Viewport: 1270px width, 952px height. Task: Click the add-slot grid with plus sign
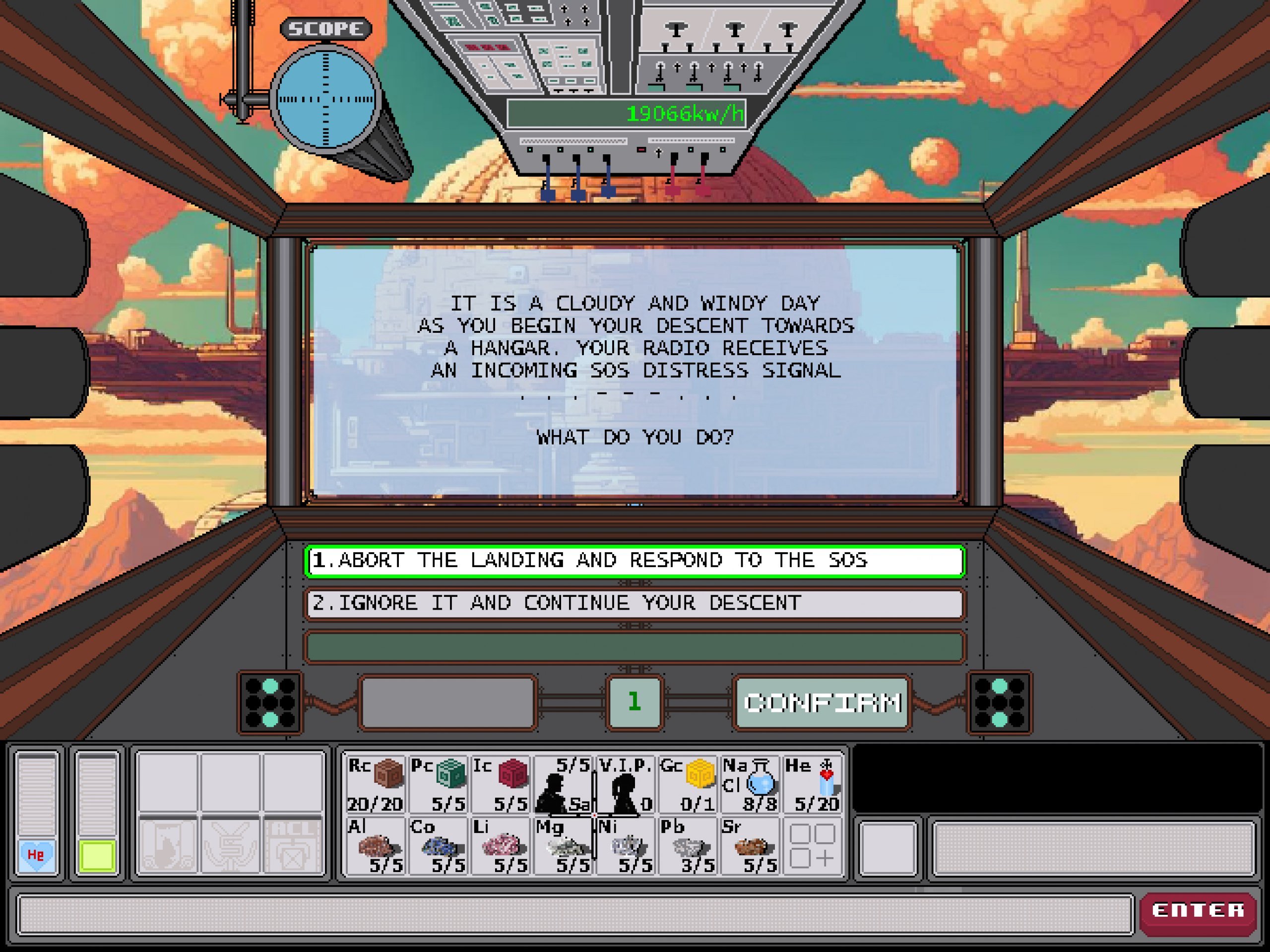point(812,846)
